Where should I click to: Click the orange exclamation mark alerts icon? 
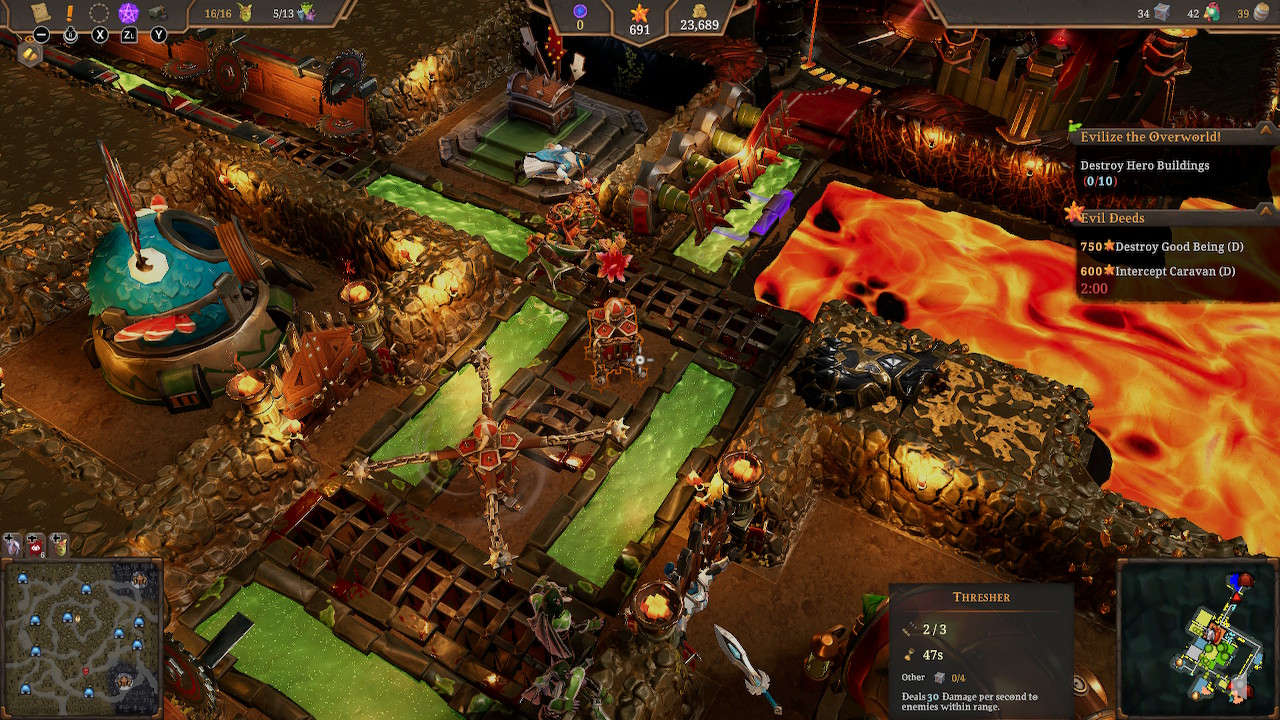(69, 13)
